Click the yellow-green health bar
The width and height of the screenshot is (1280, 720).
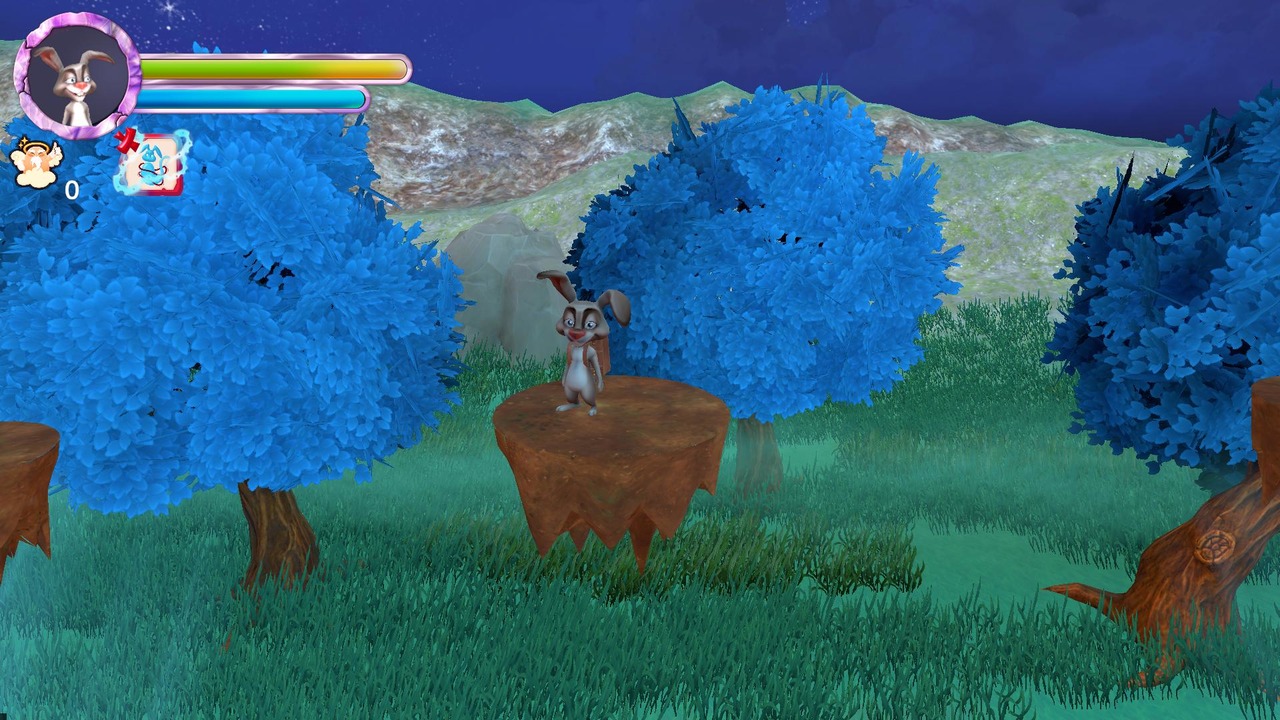click(270, 68)
